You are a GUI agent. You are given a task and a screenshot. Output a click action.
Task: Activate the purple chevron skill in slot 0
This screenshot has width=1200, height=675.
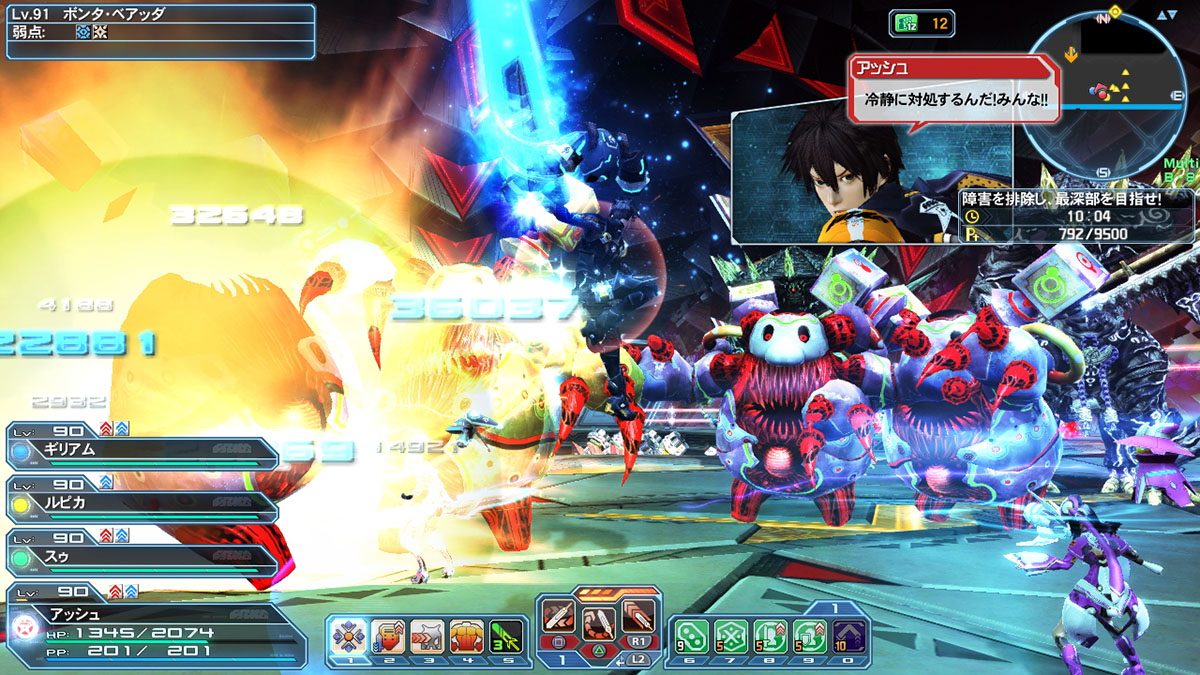(x=848, y=636)
